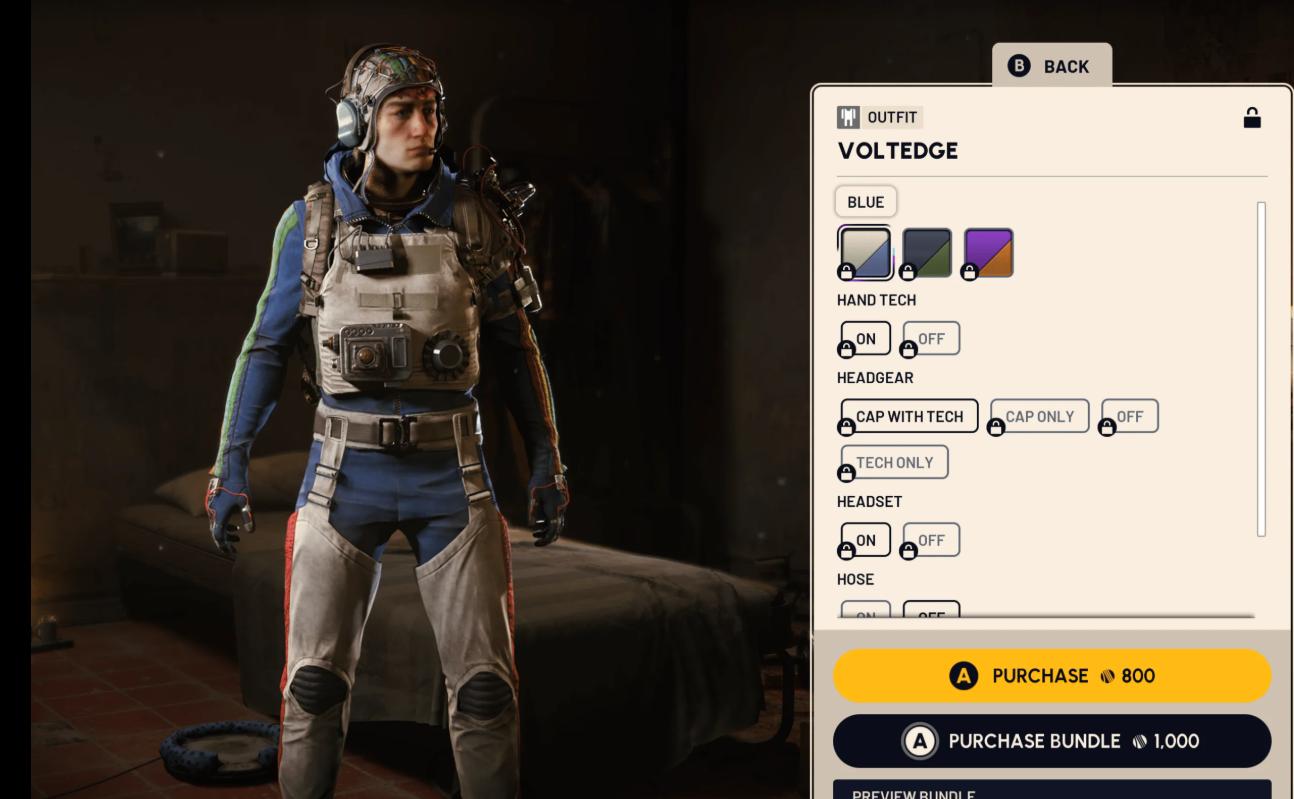This screenshot has width=1294, height=799.
Task: Open the Preview Bundle option
Action: click(x=1052, y=791)
